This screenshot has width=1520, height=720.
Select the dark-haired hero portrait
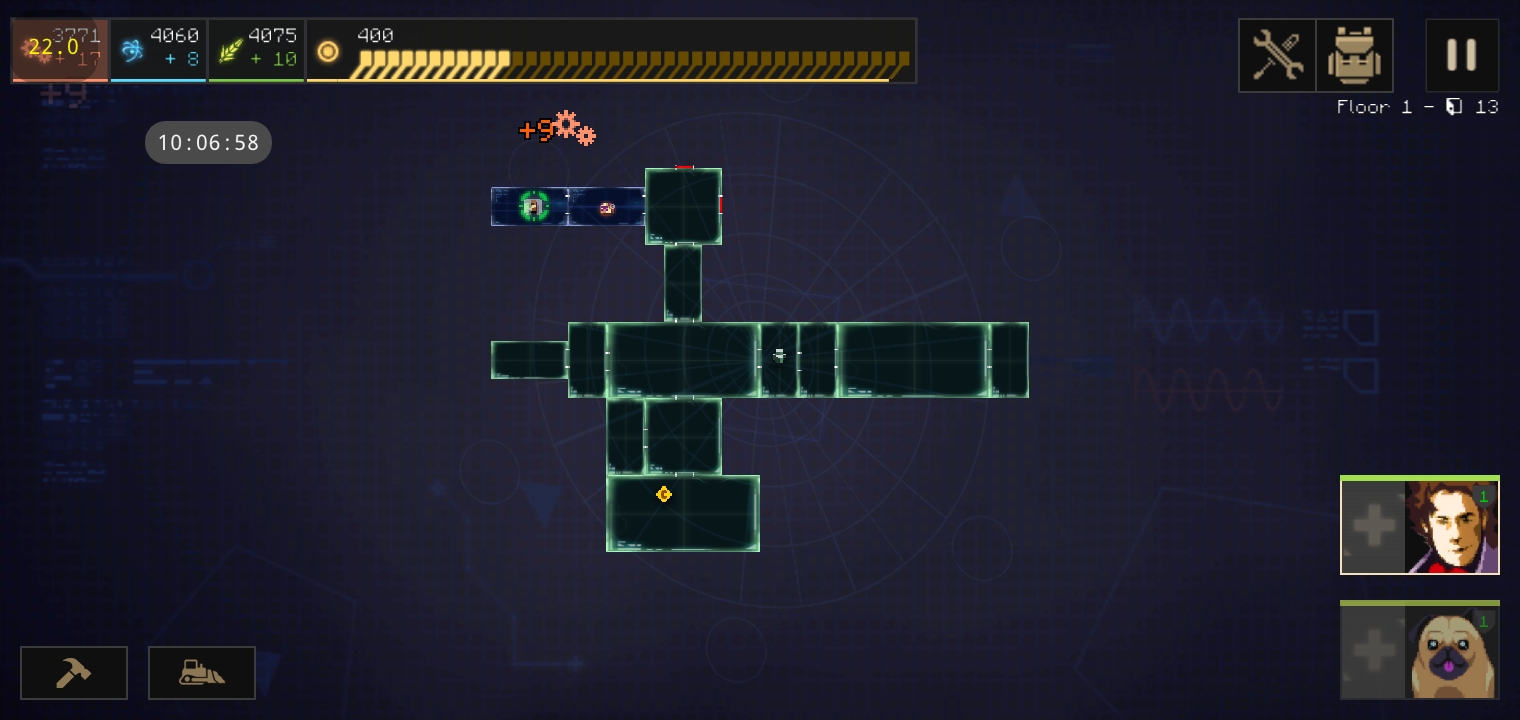[x=1452, y=527]
